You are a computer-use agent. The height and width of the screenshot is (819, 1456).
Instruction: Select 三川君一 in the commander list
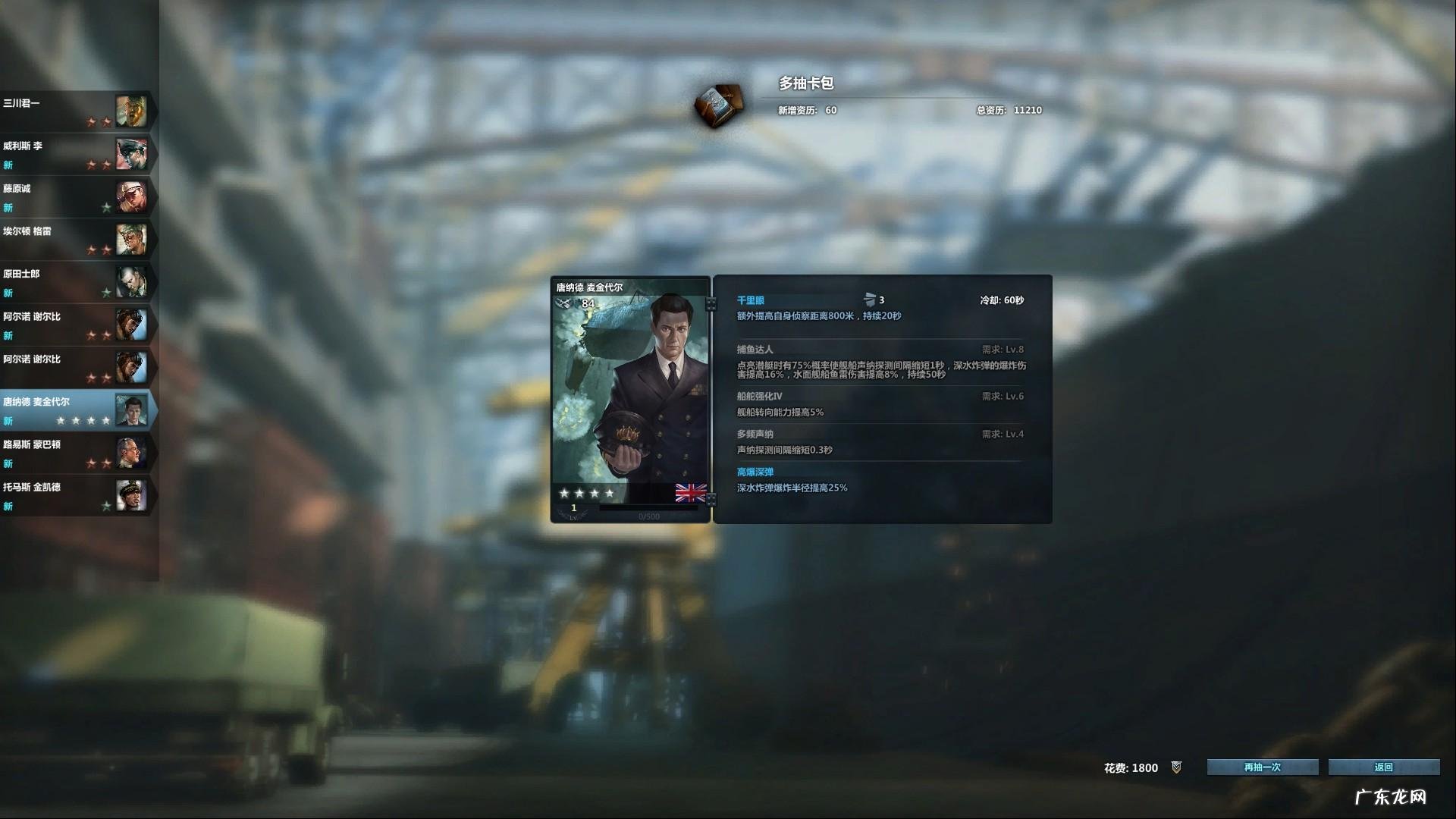click(x=76, y=111)
